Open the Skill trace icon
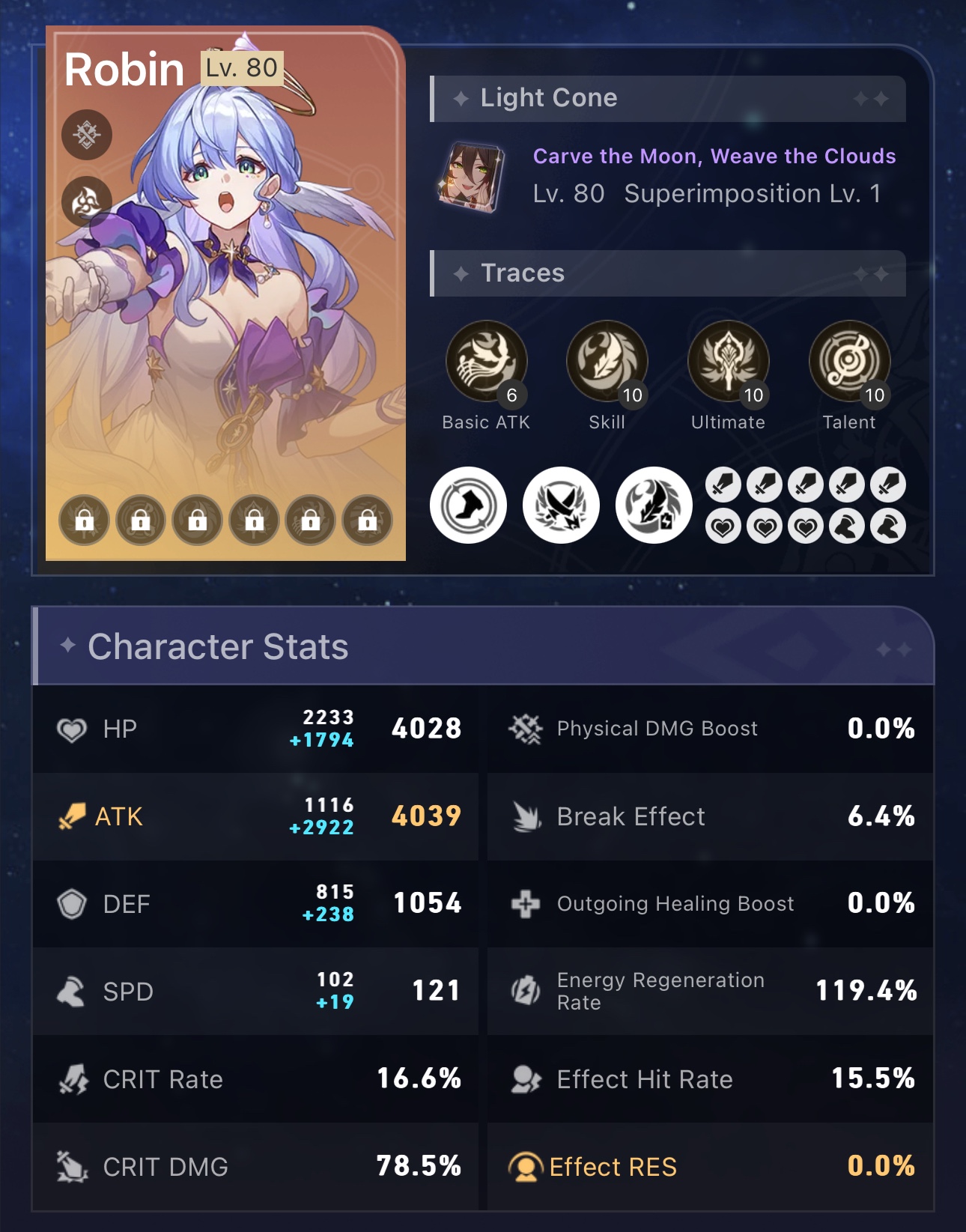Image resolution: width=966 pixels, height=1232 pixels. pyautogui.click(x=608, y=362)
